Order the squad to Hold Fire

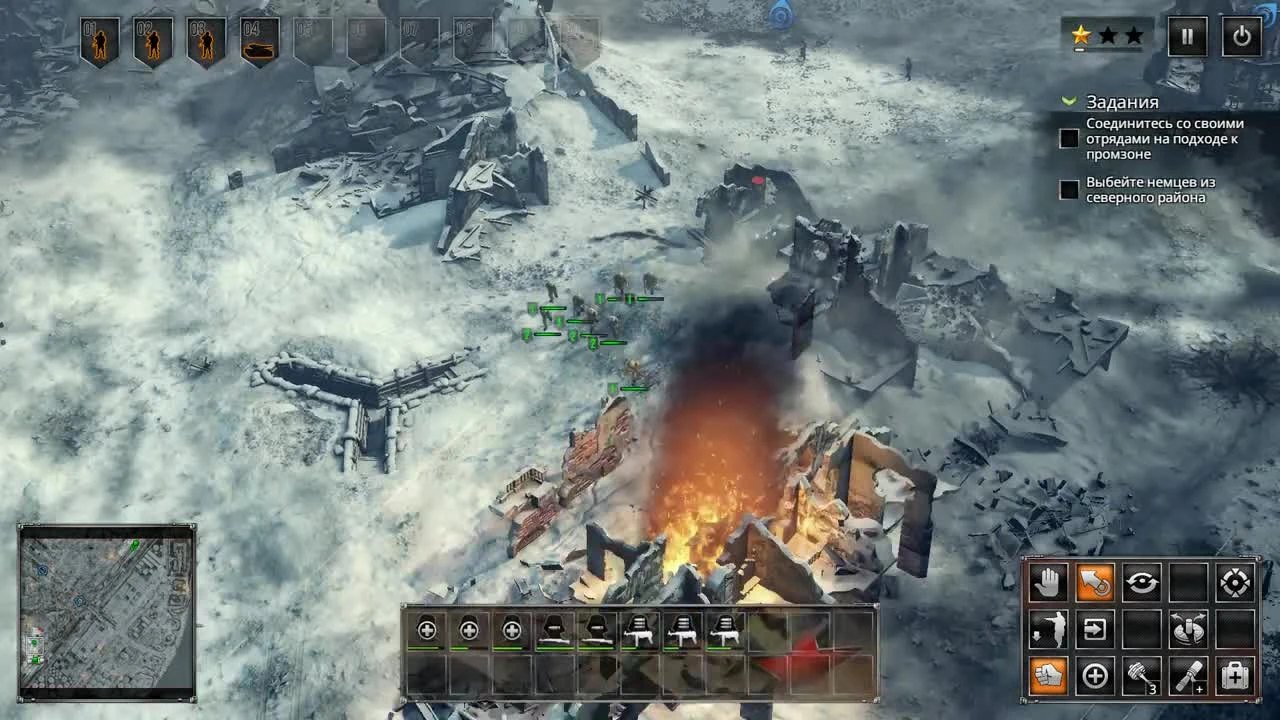coord(1189,629)
